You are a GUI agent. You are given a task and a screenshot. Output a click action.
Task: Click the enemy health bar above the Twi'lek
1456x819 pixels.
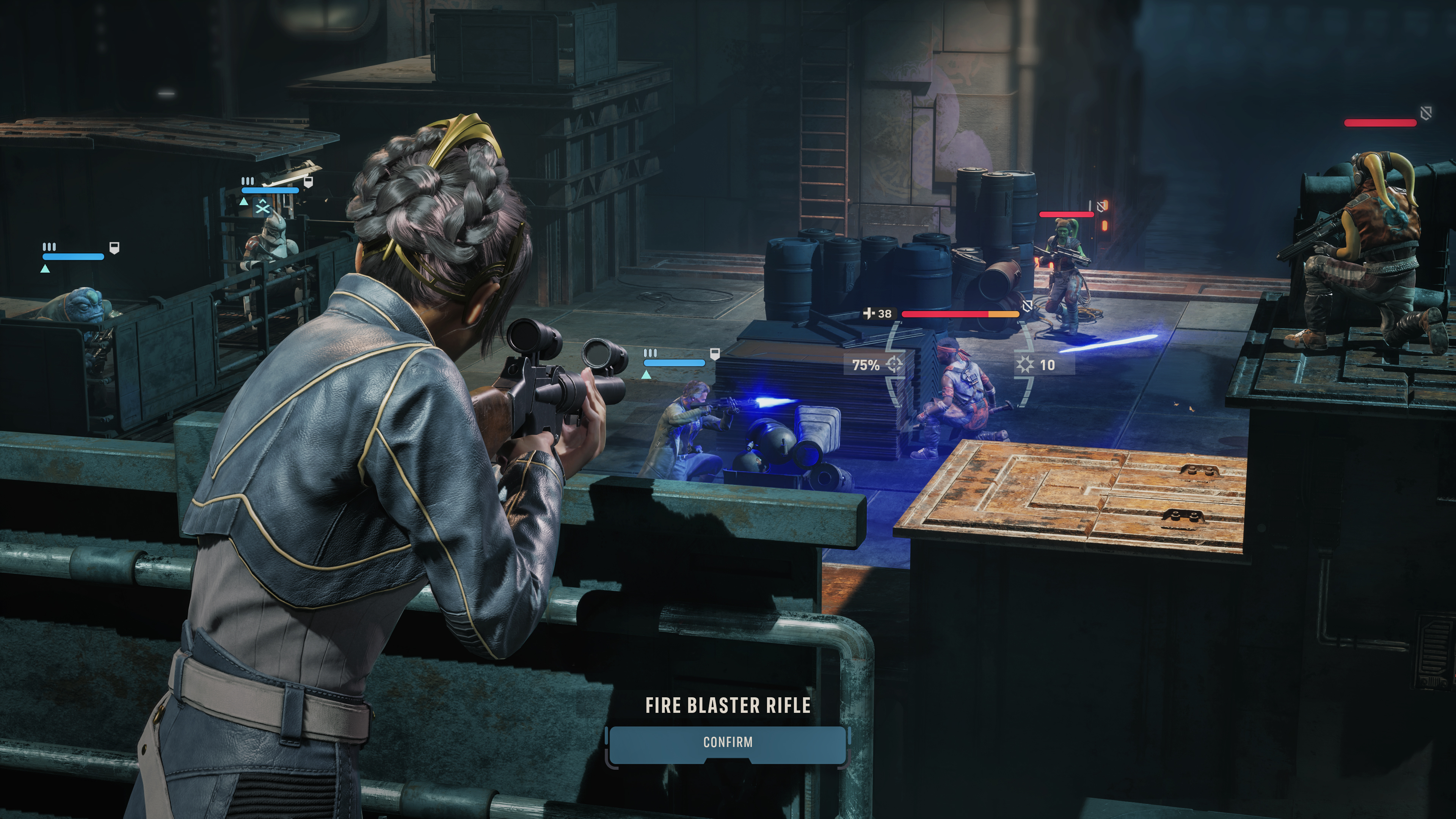[x=1067, y=215]
